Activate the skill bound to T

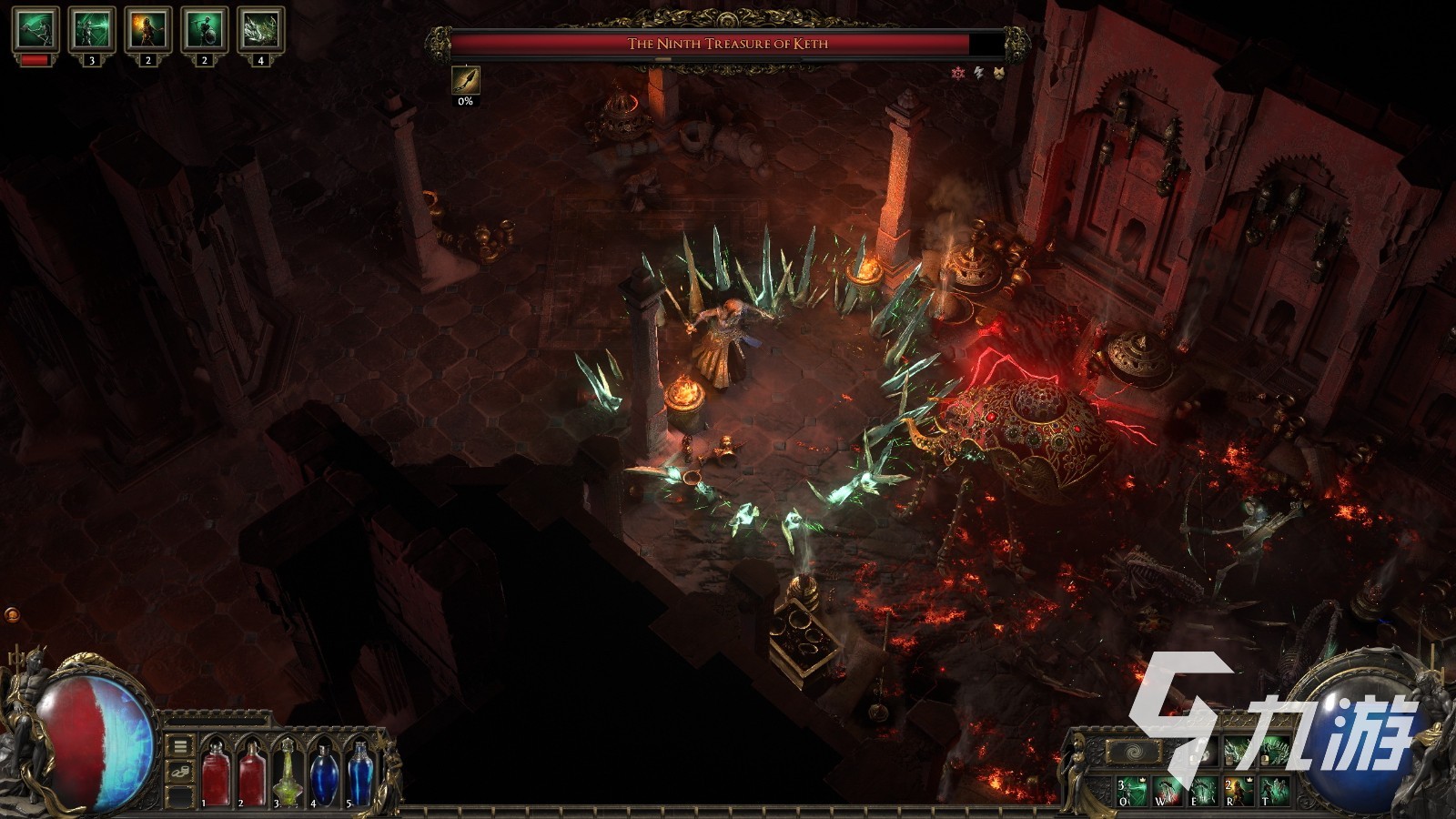(x=1275, y=790)
